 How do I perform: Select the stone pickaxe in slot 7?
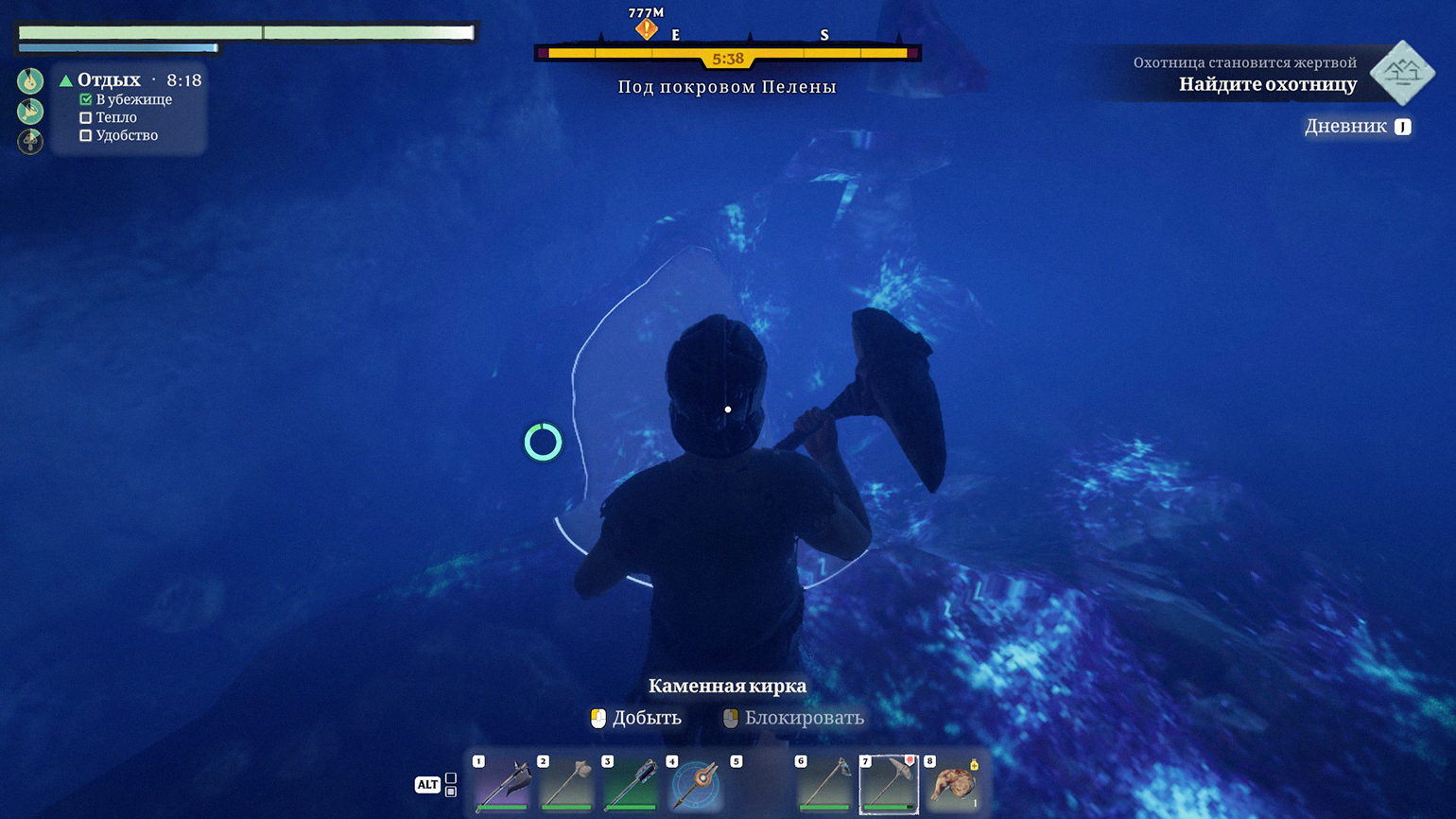tap(889, 783)
